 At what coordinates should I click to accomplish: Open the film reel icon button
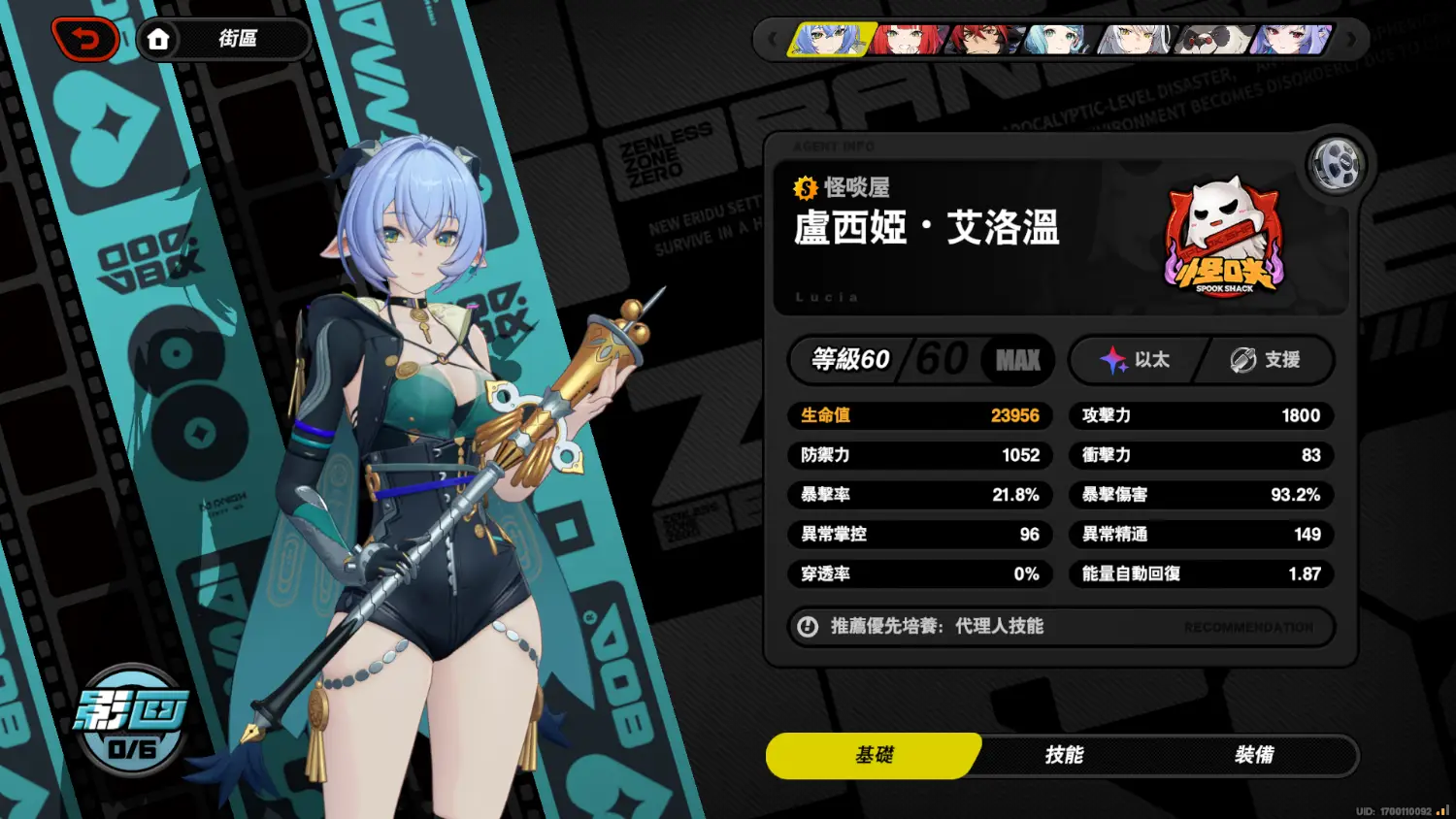(x=1336, y=165)
